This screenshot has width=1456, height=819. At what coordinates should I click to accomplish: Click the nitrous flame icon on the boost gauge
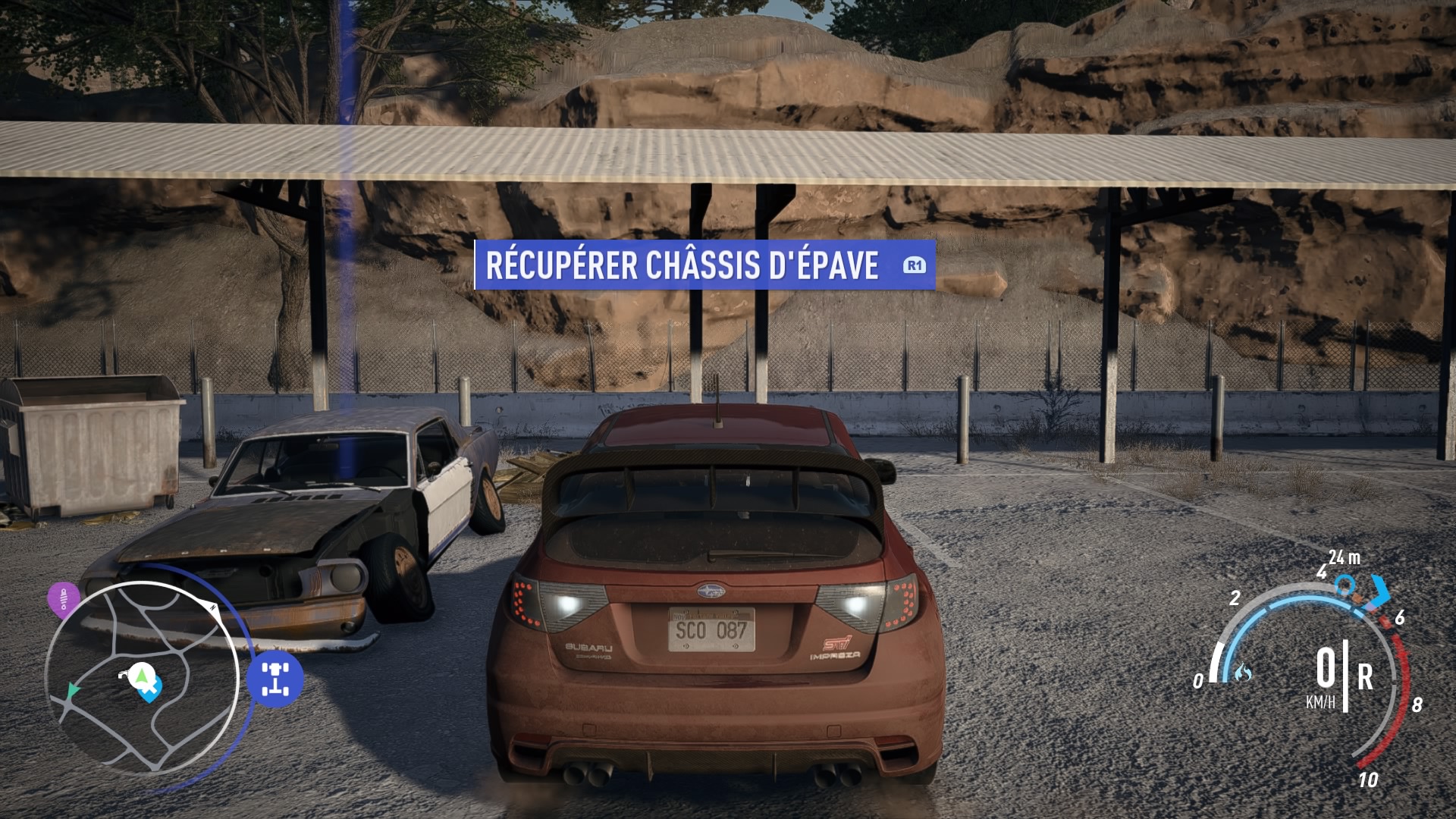coord(1243,673)
